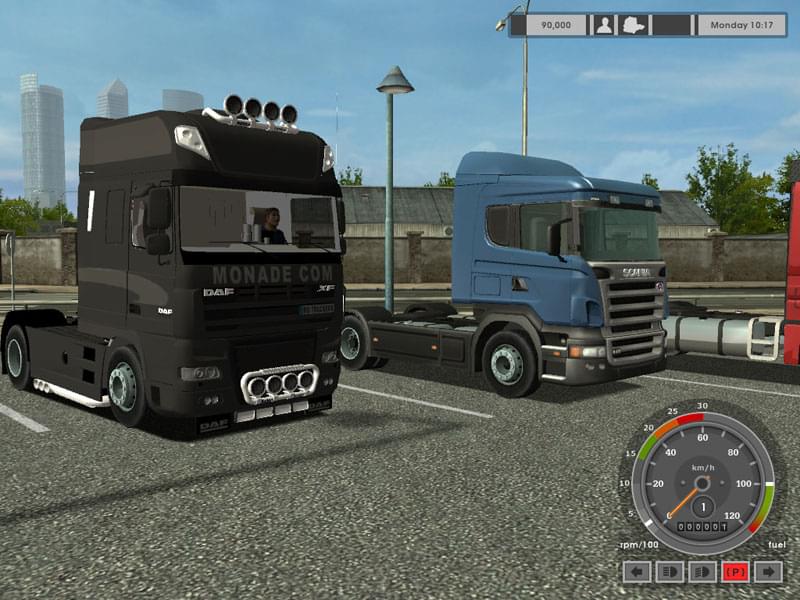The width and height of the screenshot is (800, 600).
Task: Switch on the high beam headlights icon
Action: click(670, 571)
